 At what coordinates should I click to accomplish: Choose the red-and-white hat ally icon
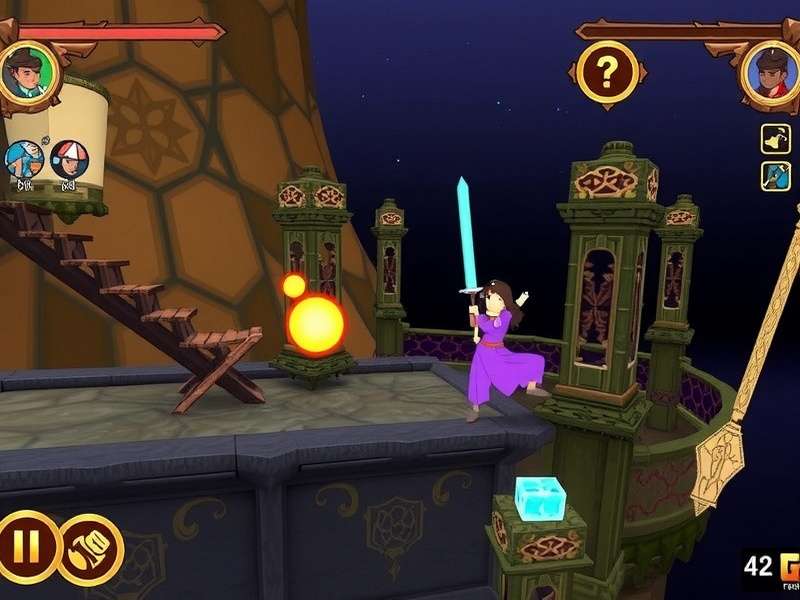point(69,159)
